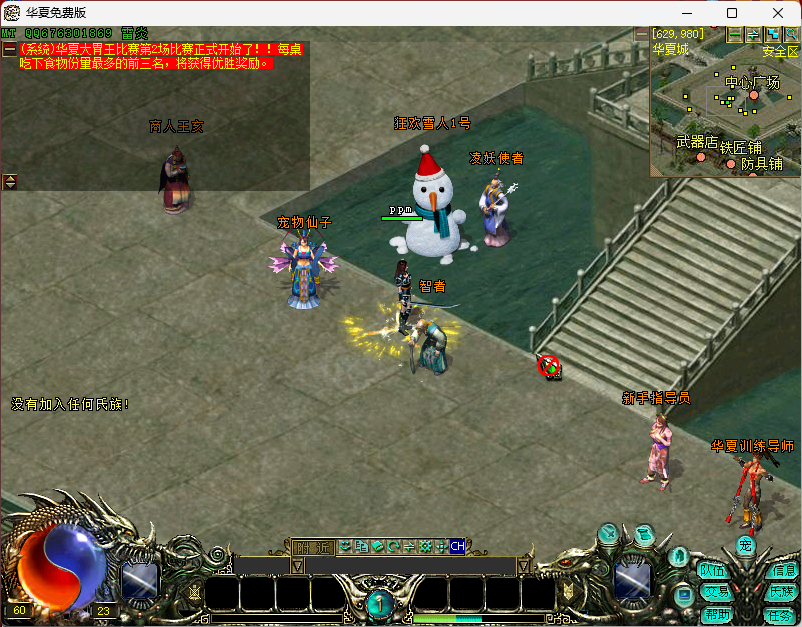802x627 pixels.
Task: Select the 武器店 marker on the minimap
Action: point(701,158)
